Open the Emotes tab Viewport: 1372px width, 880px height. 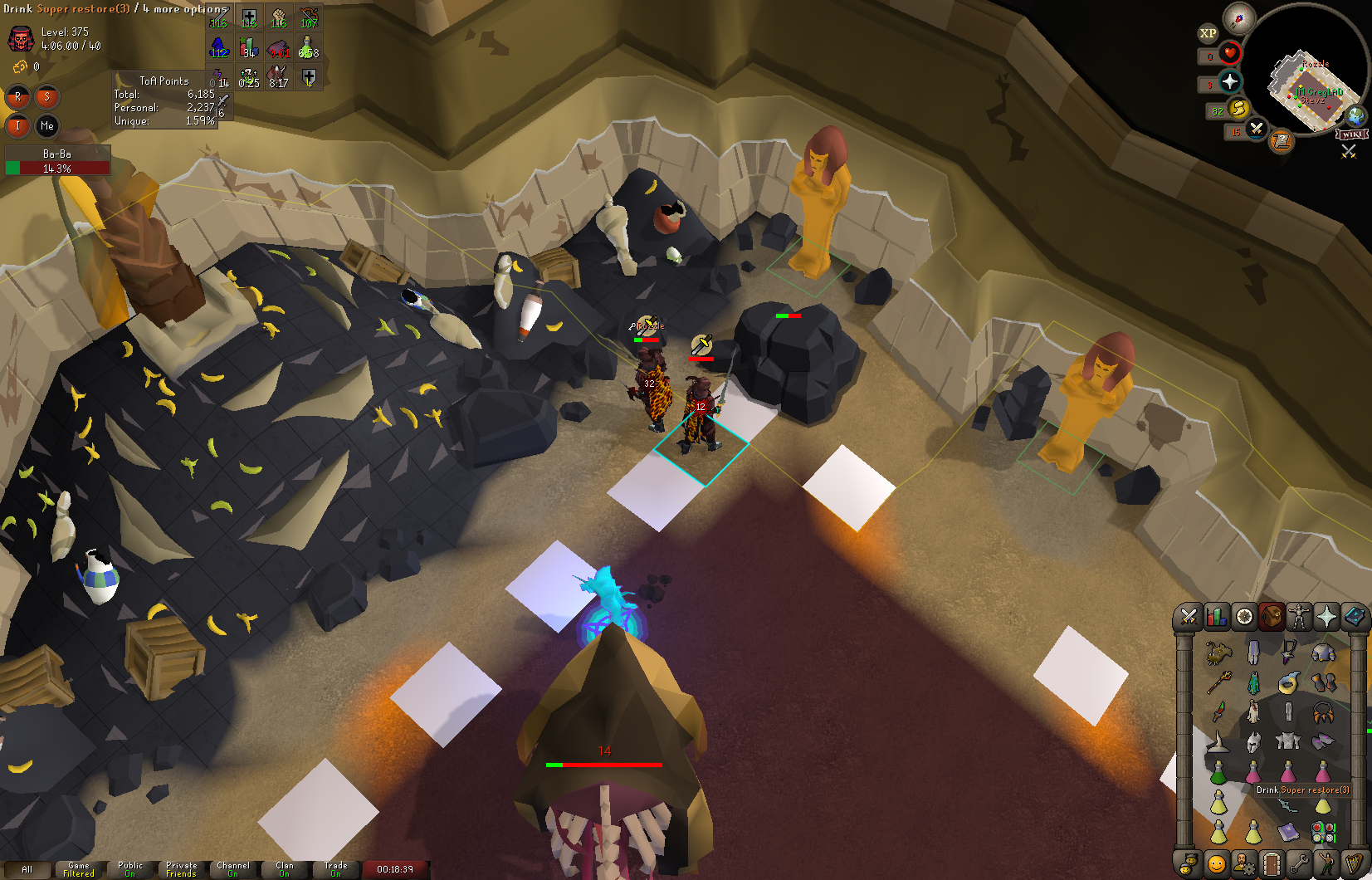tap(1326, 863)
